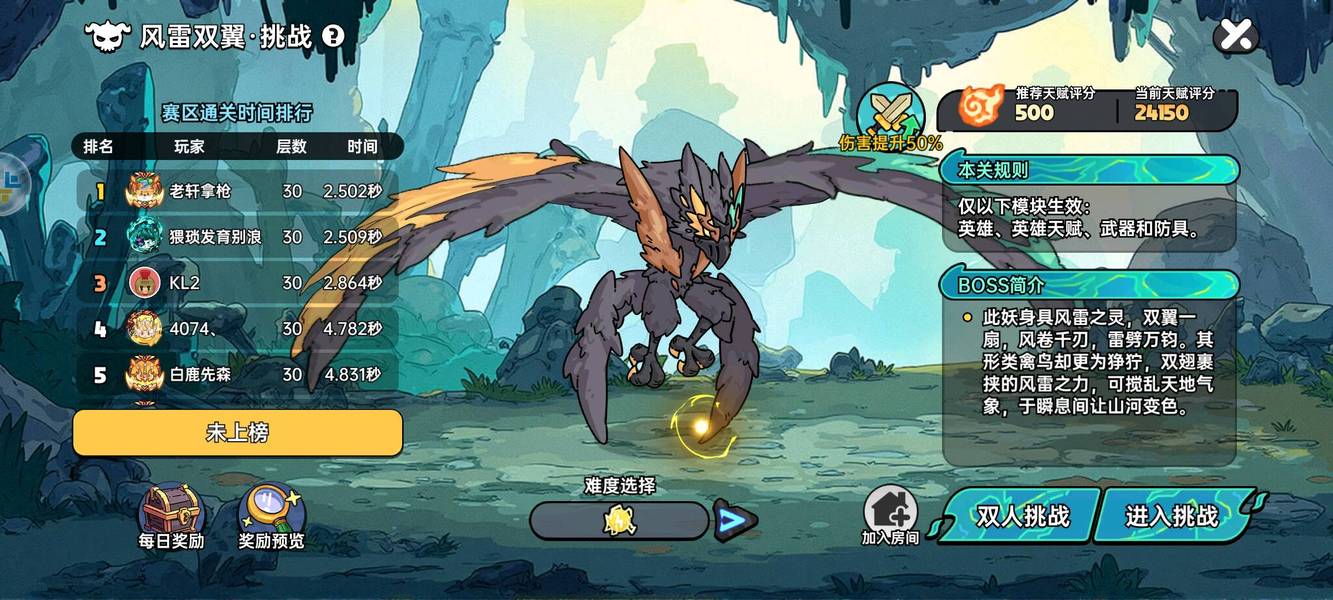1333x600 pixels.
Task: Close the challenge screen with the X button
Action: 1236,36
